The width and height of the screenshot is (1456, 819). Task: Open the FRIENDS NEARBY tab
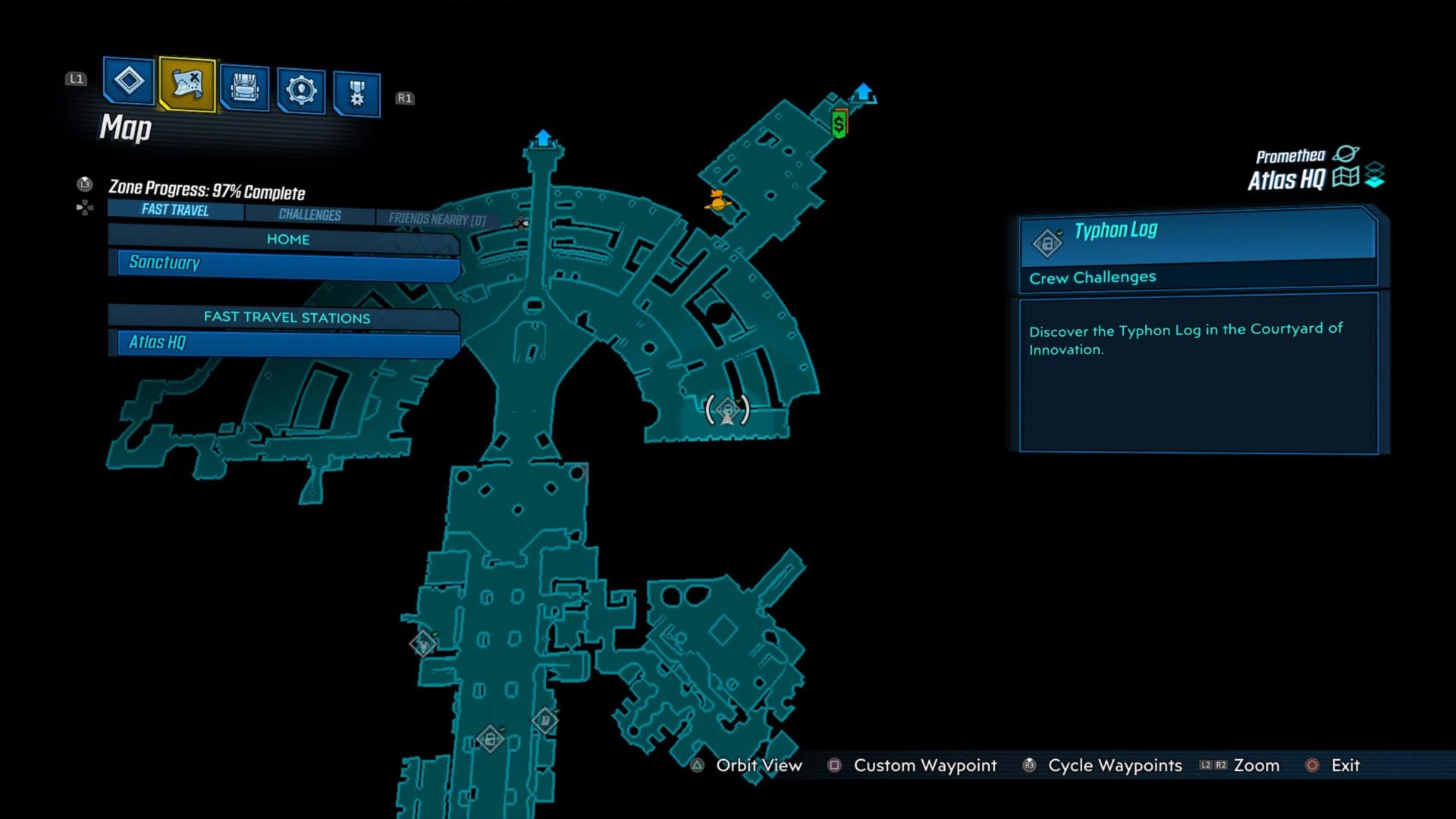(438, 217)
